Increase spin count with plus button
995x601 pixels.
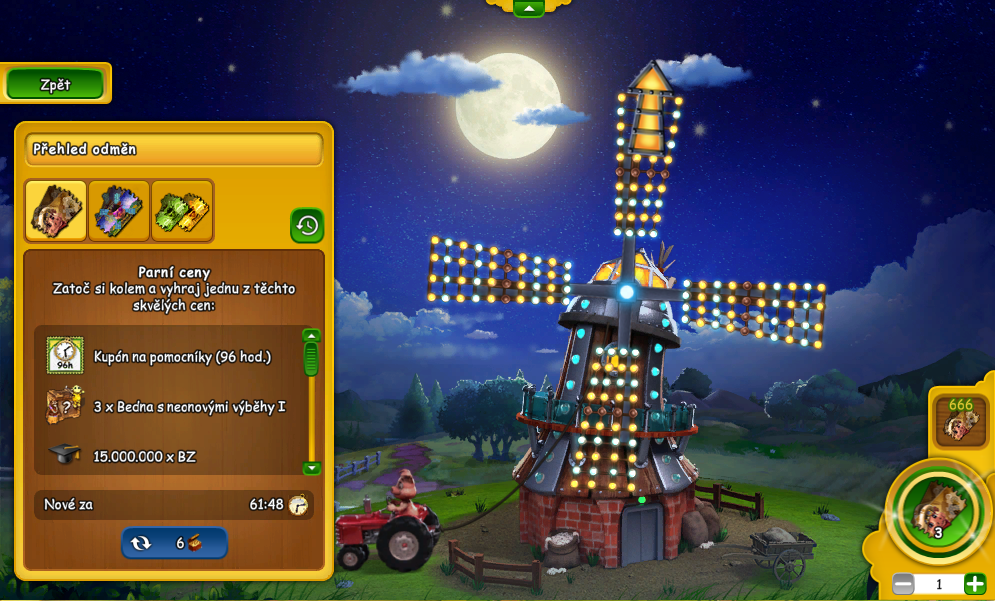[x=974, y=584]
